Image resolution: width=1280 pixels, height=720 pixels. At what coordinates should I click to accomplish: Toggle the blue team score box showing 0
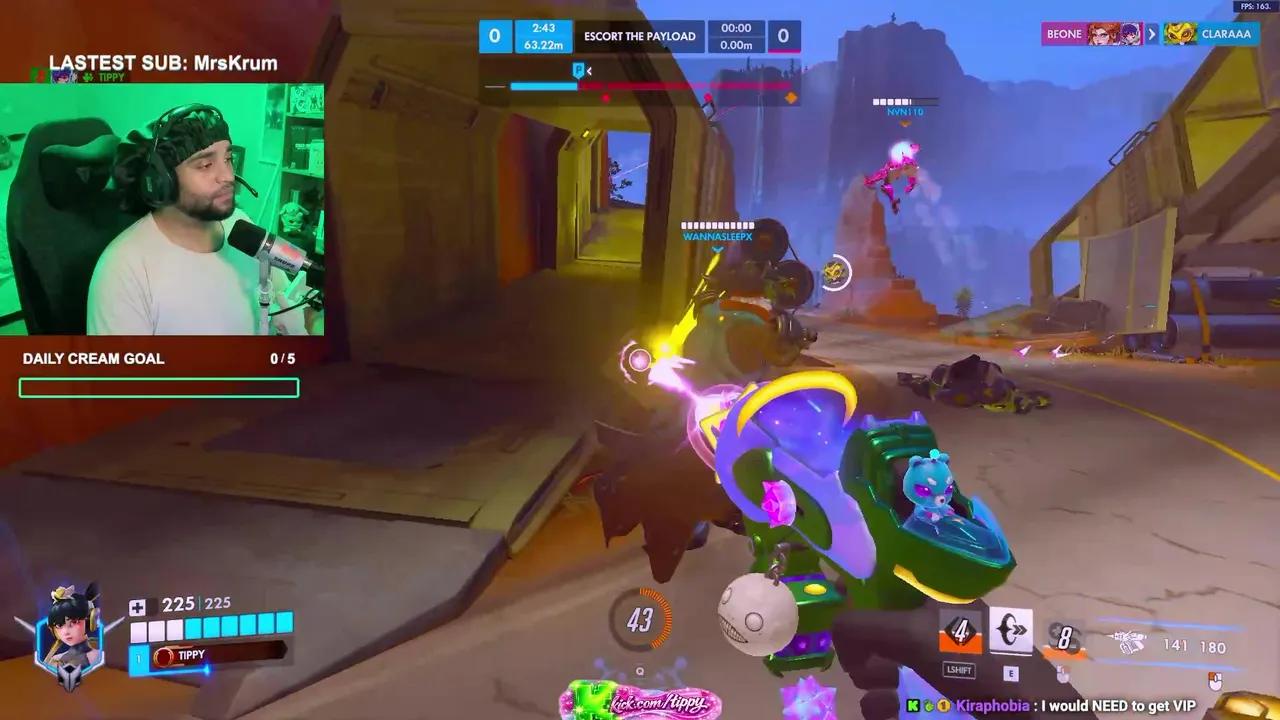coord(495,36)
